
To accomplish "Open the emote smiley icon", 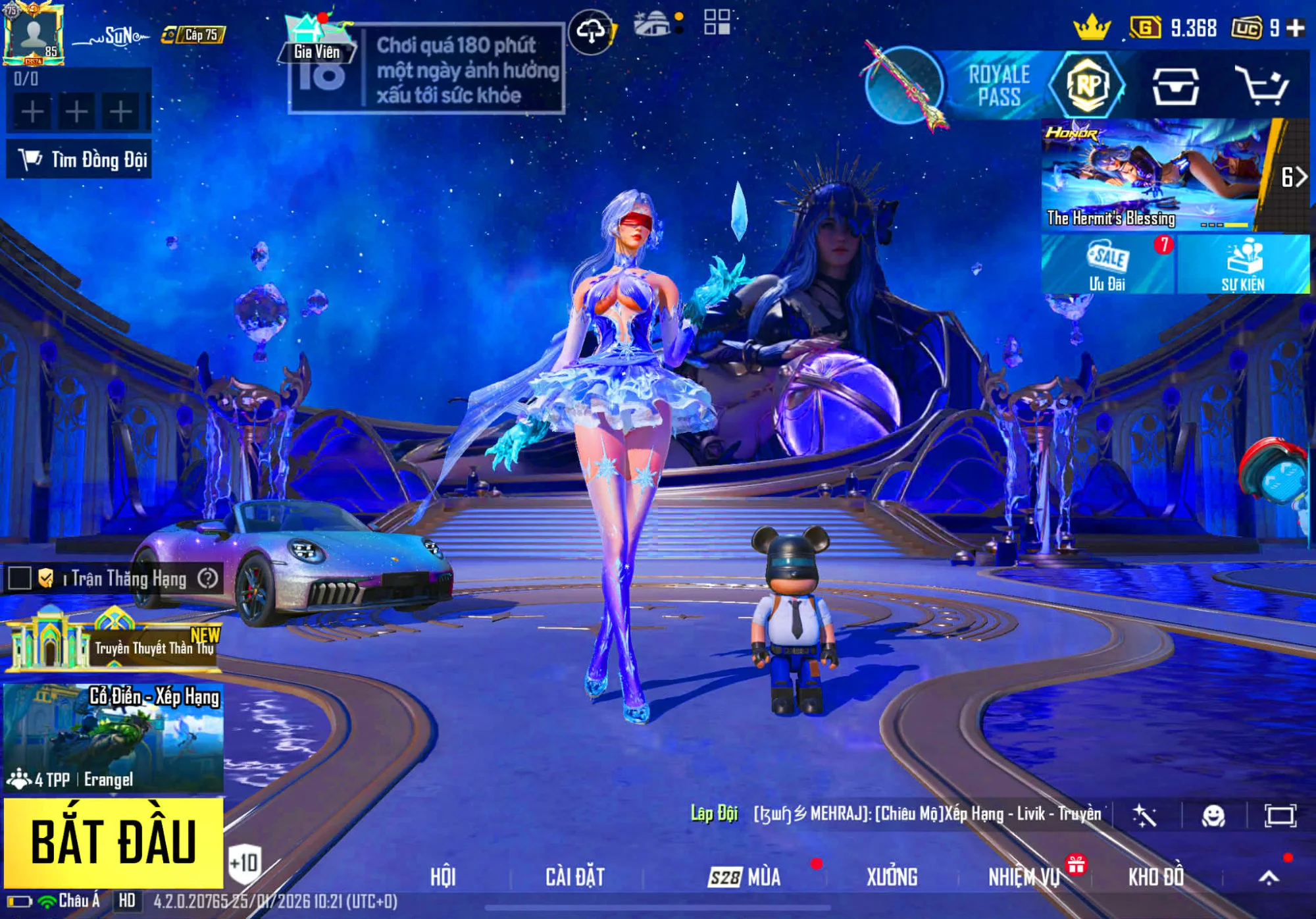I will 1213,816.
